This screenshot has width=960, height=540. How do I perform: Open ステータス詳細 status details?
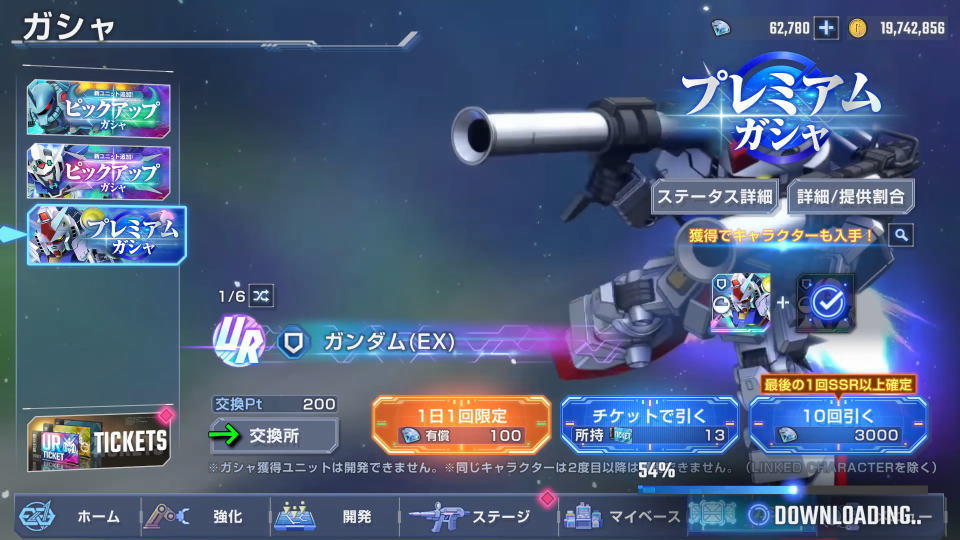pos(715,196)
